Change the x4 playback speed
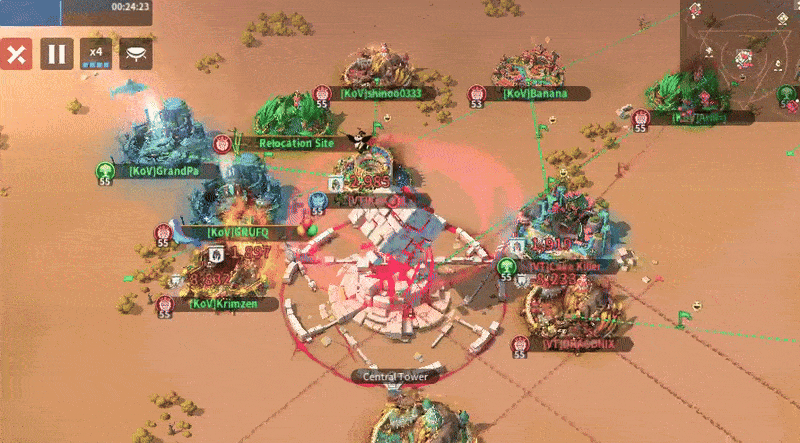This screenshot has height=443, width=800. click(x=96, y=54)
